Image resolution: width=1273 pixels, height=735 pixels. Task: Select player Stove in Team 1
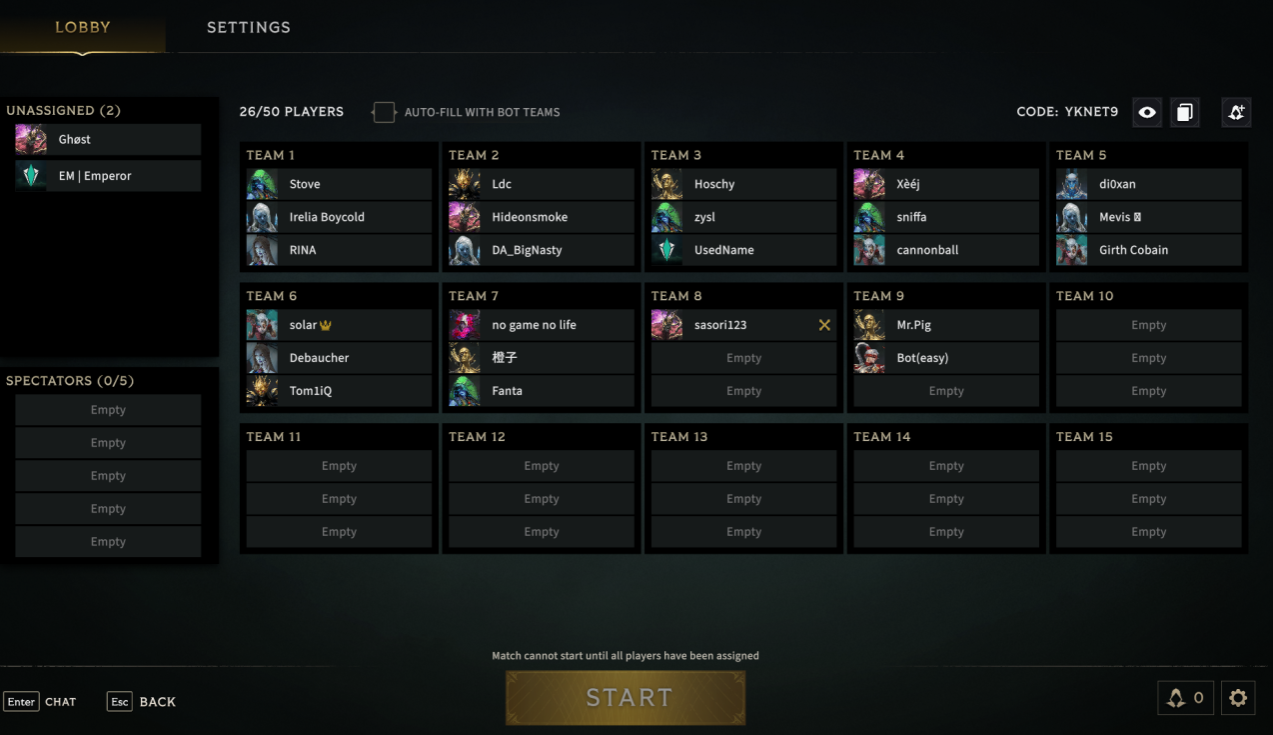coord(339,184)
